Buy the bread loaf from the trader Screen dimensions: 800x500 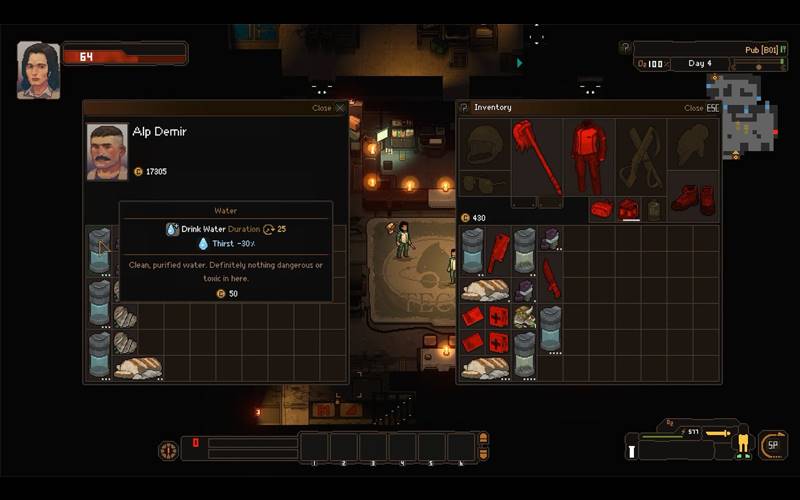pyautogui.click(x=138, y=367)
